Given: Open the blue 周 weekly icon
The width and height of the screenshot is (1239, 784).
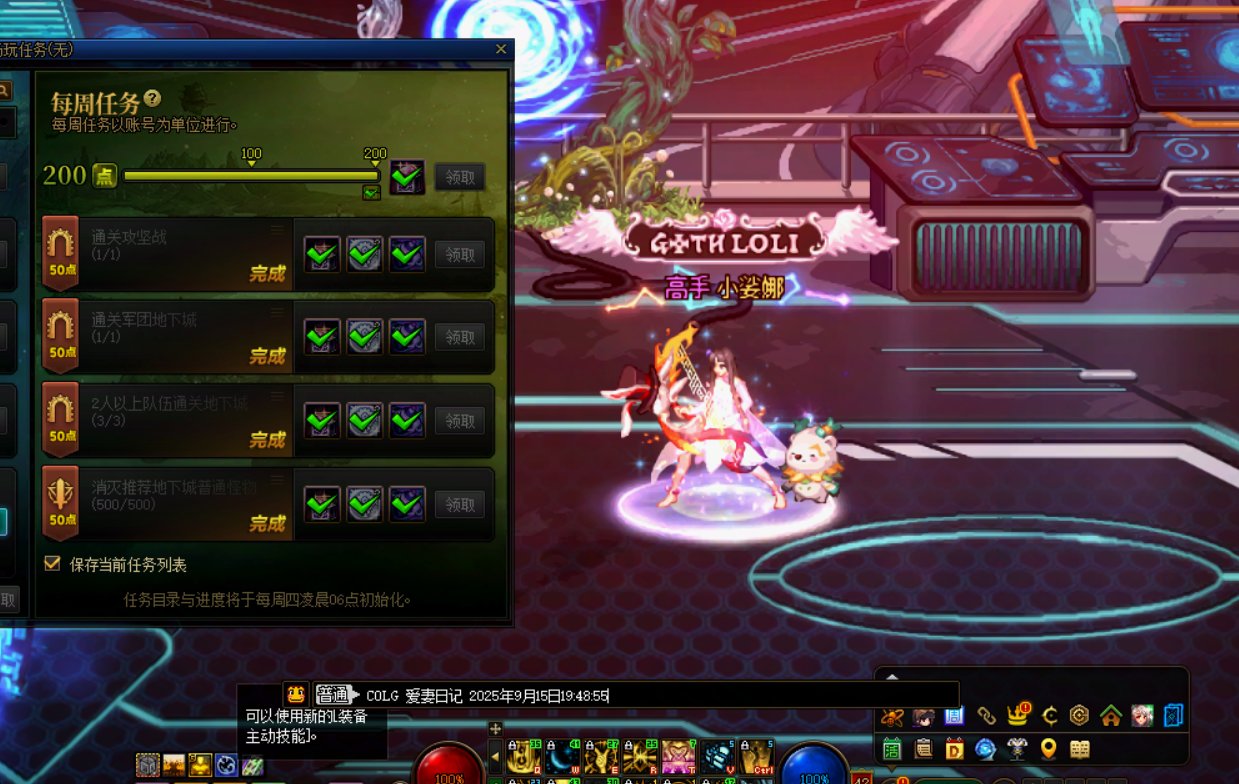Looking at the screenshot, I should 954,716.
